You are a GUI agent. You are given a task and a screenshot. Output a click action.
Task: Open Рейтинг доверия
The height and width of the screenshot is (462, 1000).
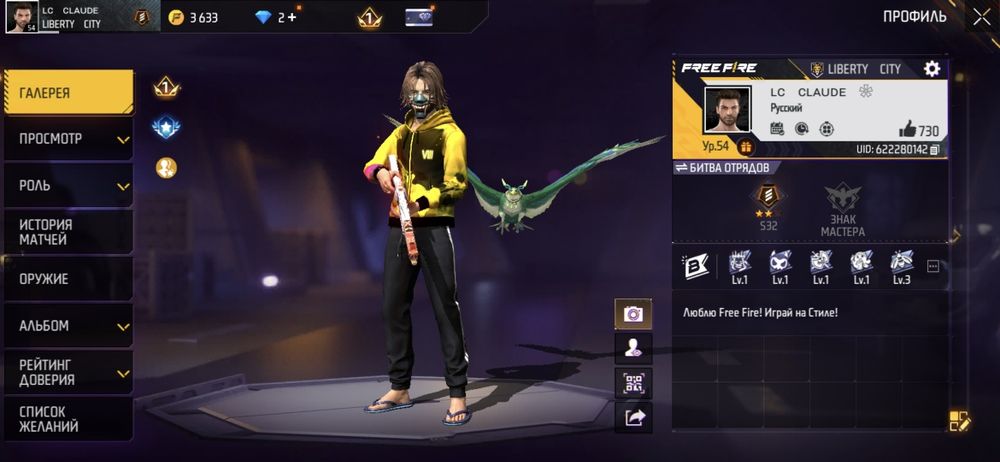(x=67, y=372)
